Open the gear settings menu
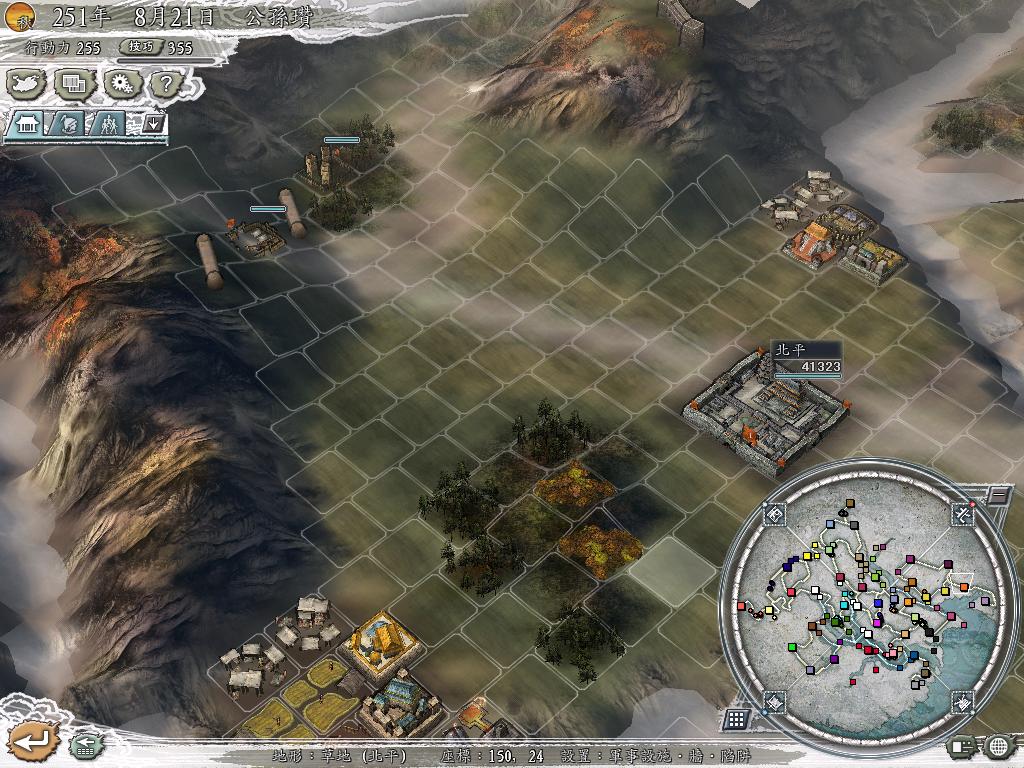1024x768 pixels. [122, 84]
